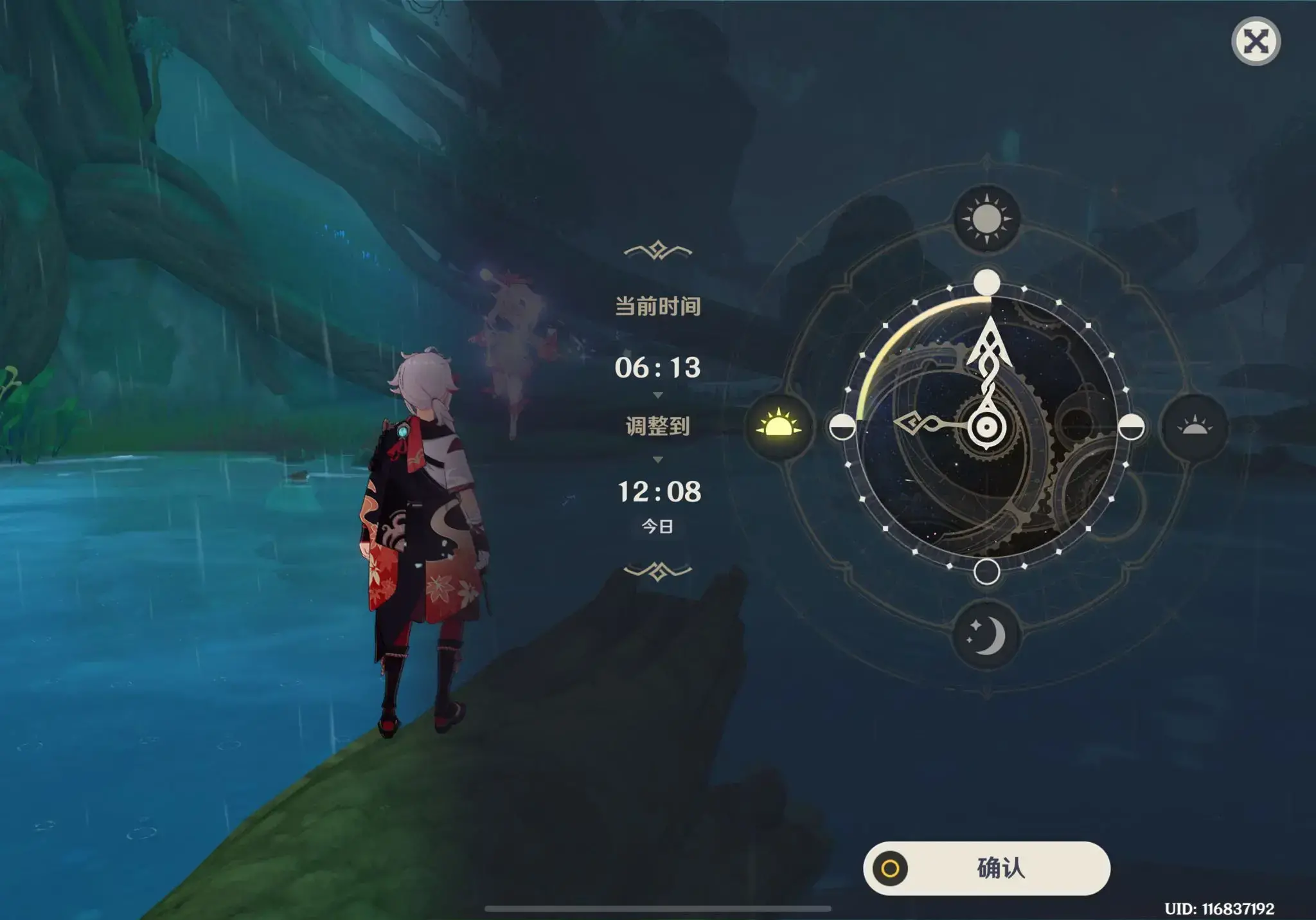Close the time adjustment screen
This screenshot has width=1316, height=920.
(x=1256, y=42)
